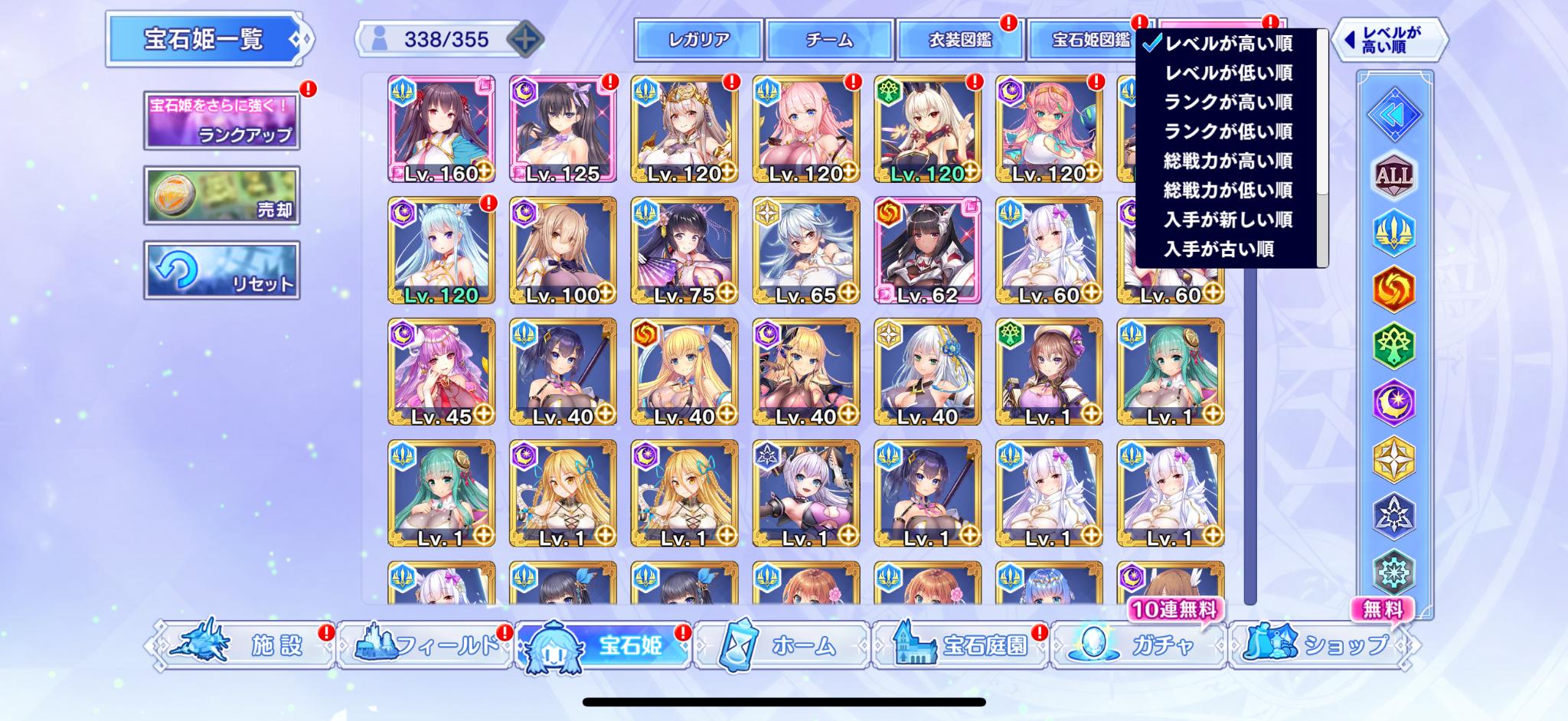Select 総戦力が高い順 sort option
The width and height of the screenshot is (1568, 721).
[x=1228, y=161]
